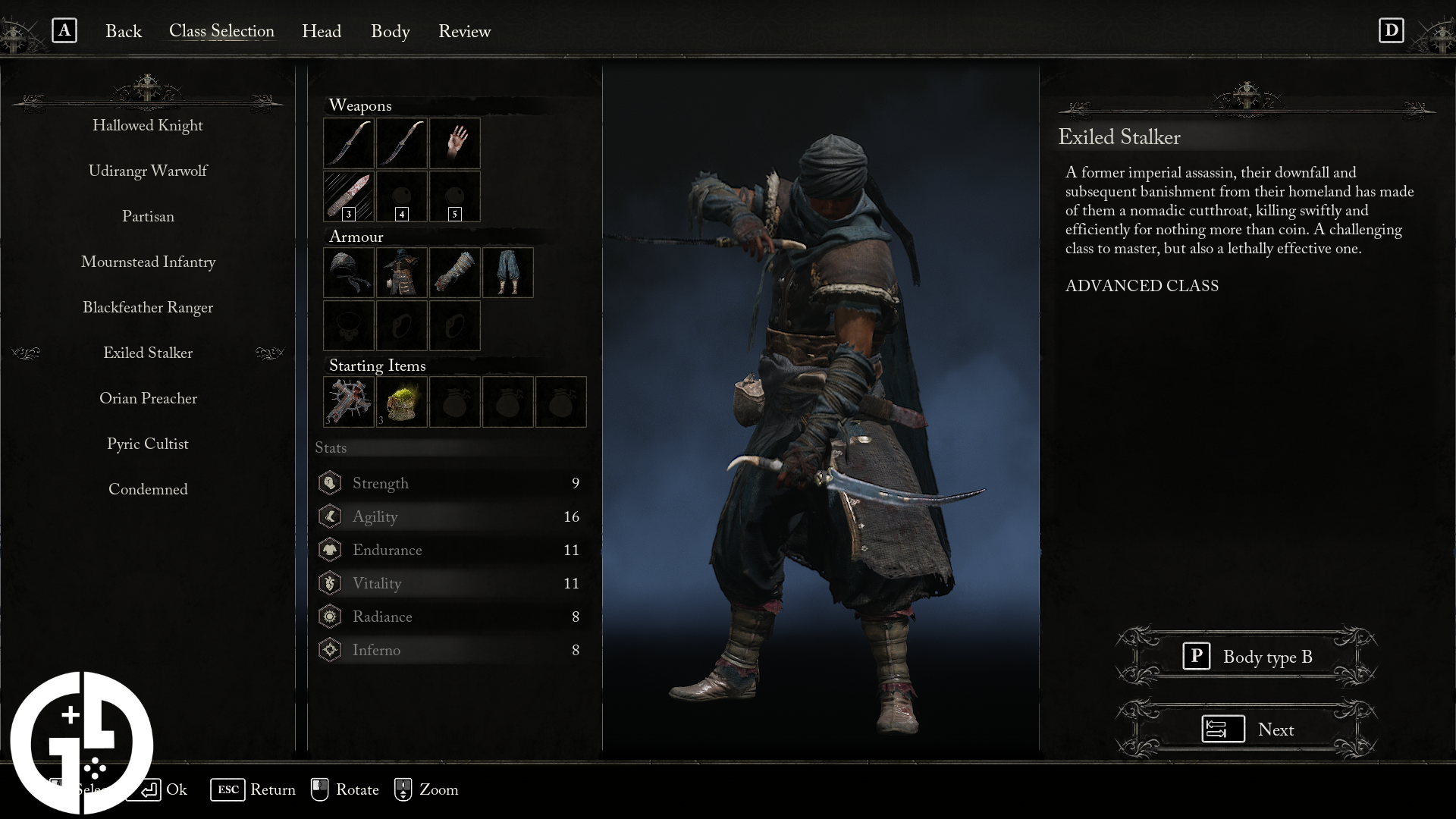Image resolution: width=1456 pixels, height=819 pixels.
Task: Select the chest armour piece icon
Action: [401, 272]
